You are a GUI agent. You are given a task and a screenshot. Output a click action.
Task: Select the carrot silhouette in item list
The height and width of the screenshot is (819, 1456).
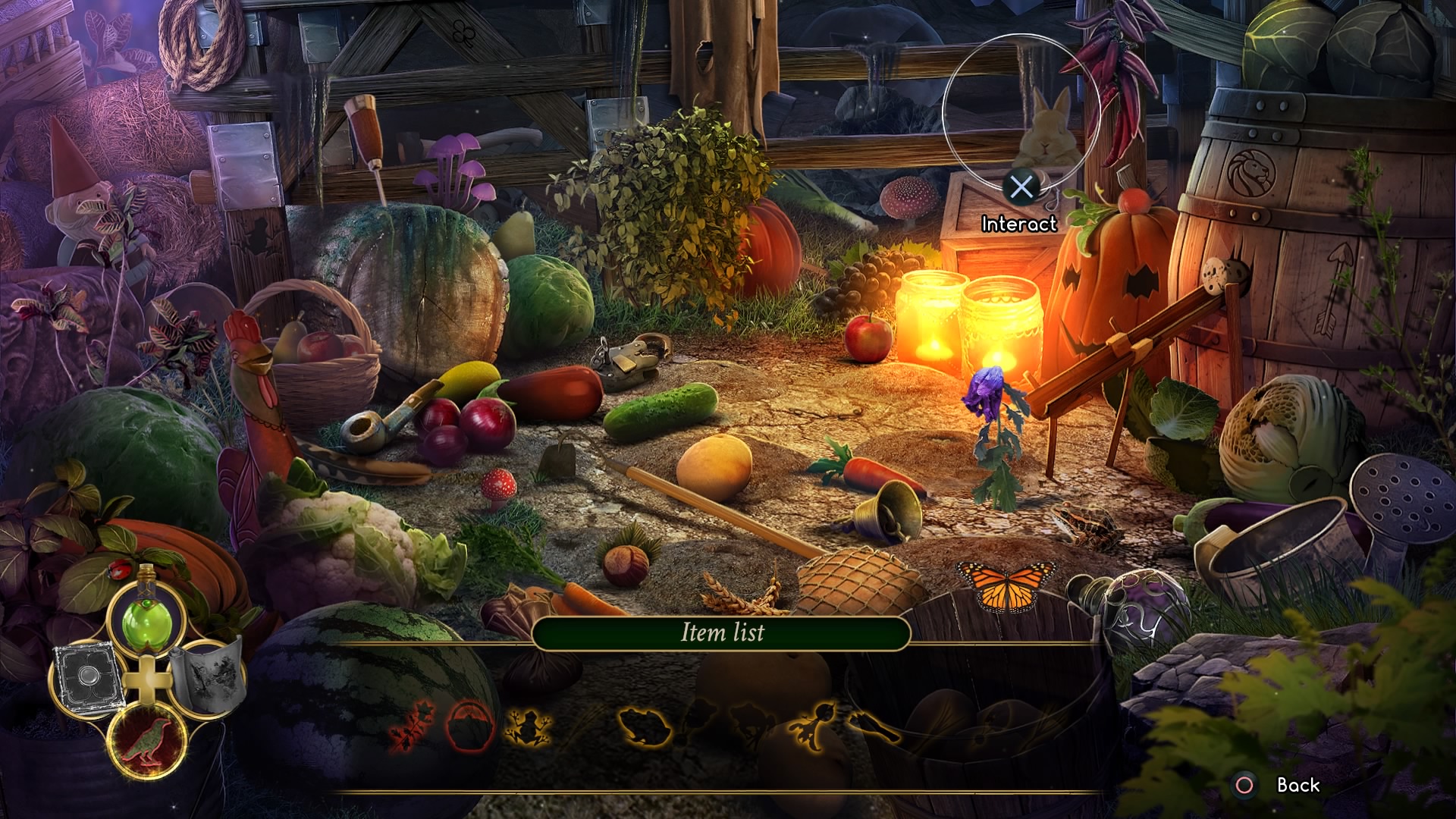coord(815,724)
